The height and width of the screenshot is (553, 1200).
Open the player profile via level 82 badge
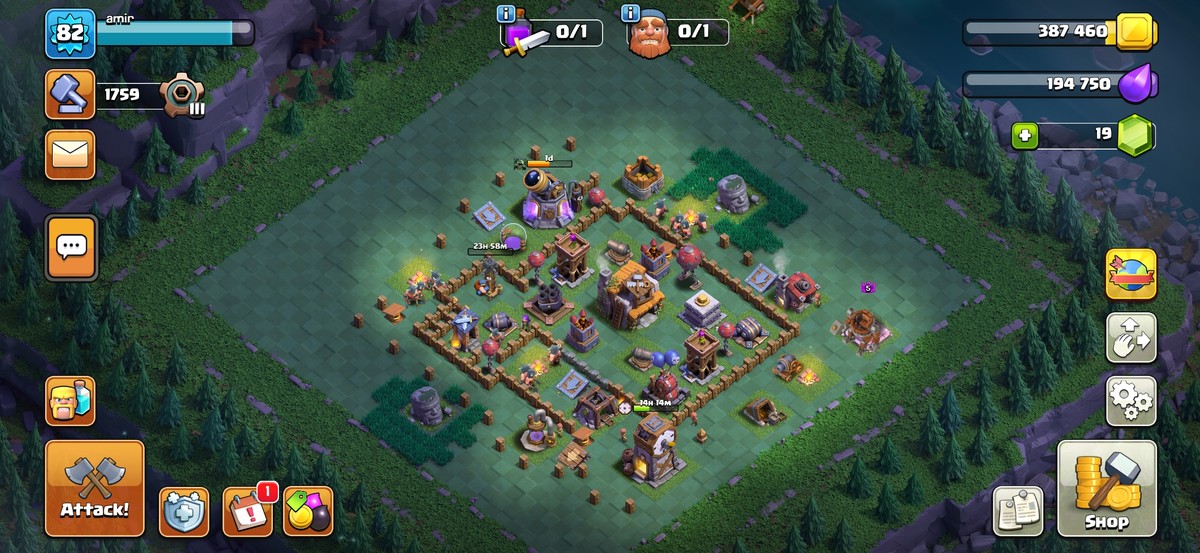pyautogui.click(x=69, y=33)
